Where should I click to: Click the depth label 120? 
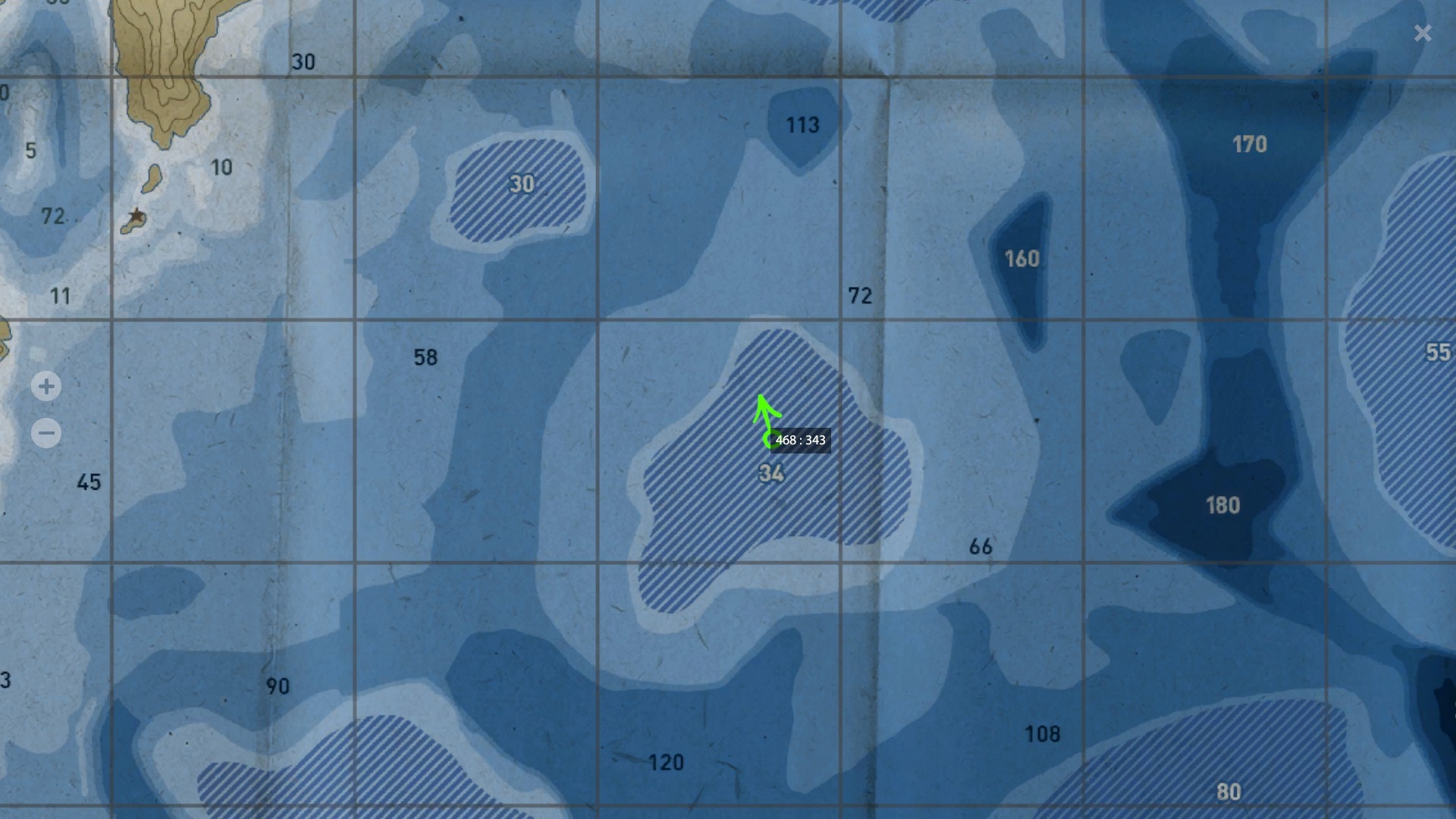point(666,761)
